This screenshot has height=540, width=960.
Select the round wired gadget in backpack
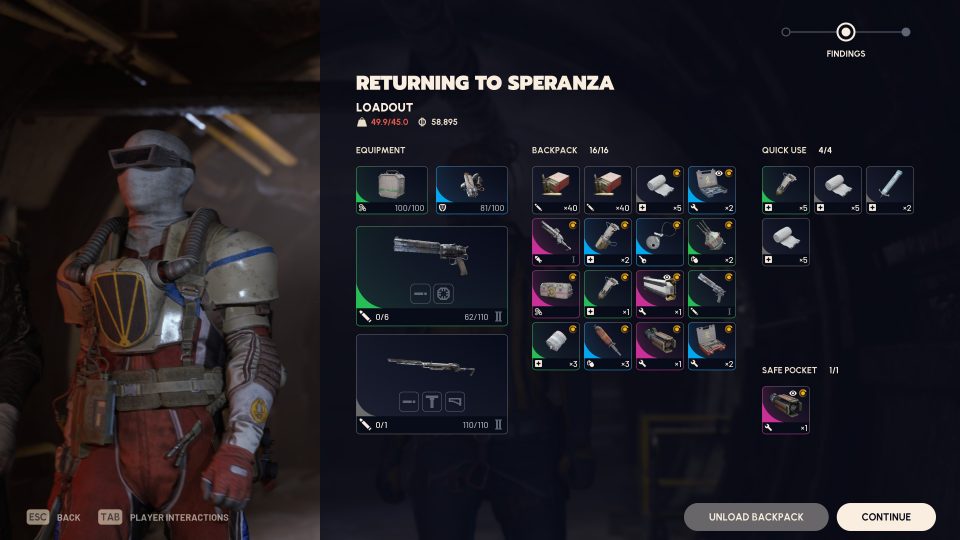coord(660,242)
